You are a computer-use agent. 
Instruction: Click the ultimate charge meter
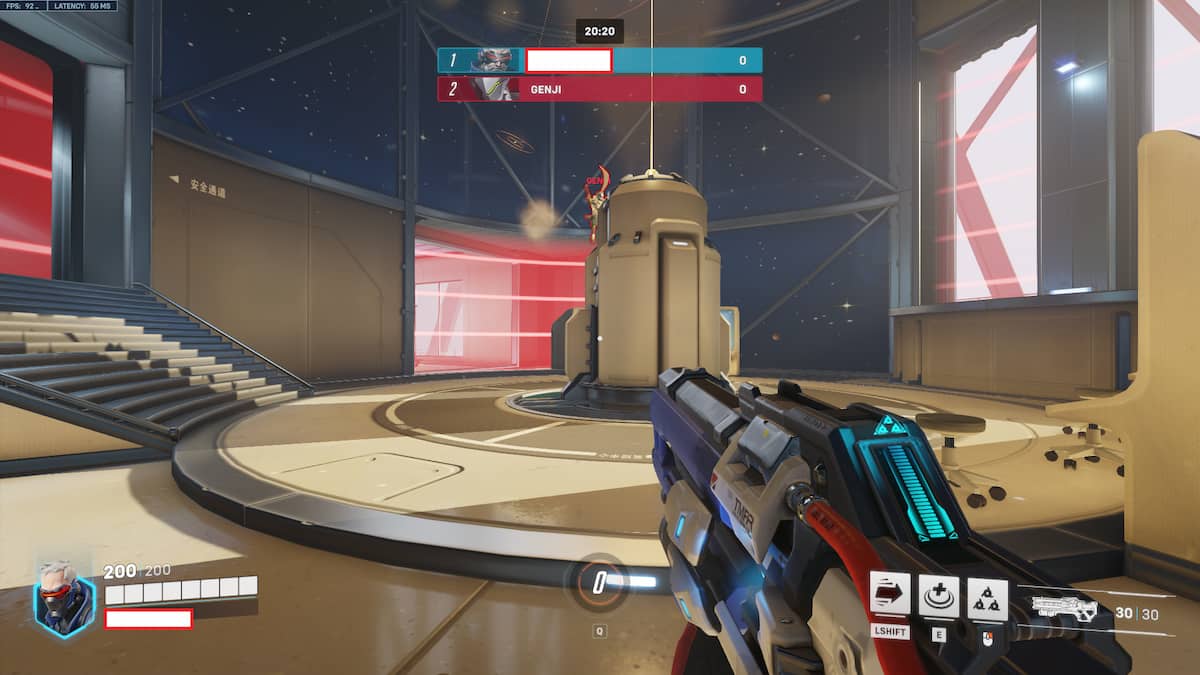pyautogui.click(x=599, y=581)
